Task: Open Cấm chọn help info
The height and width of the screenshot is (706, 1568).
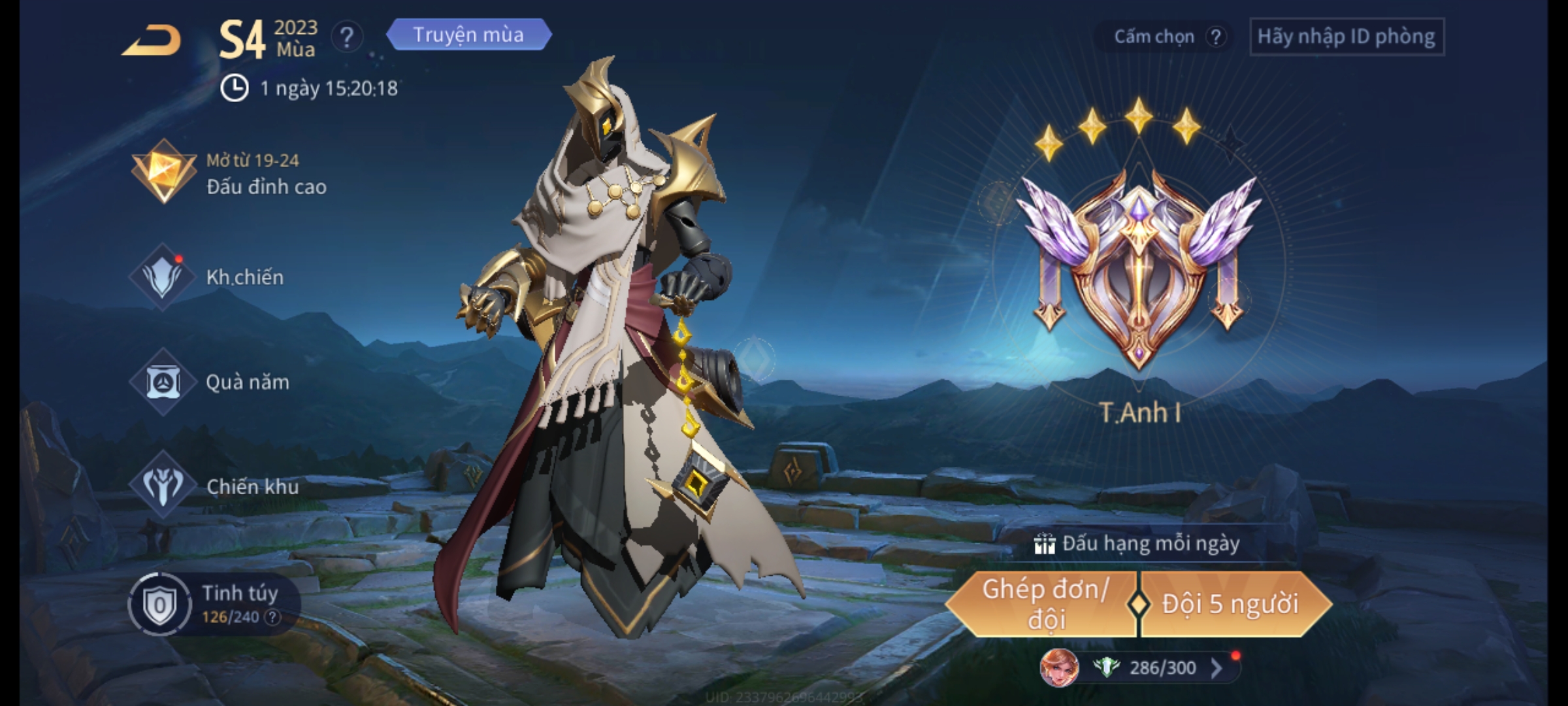Action: point(1215,37)
